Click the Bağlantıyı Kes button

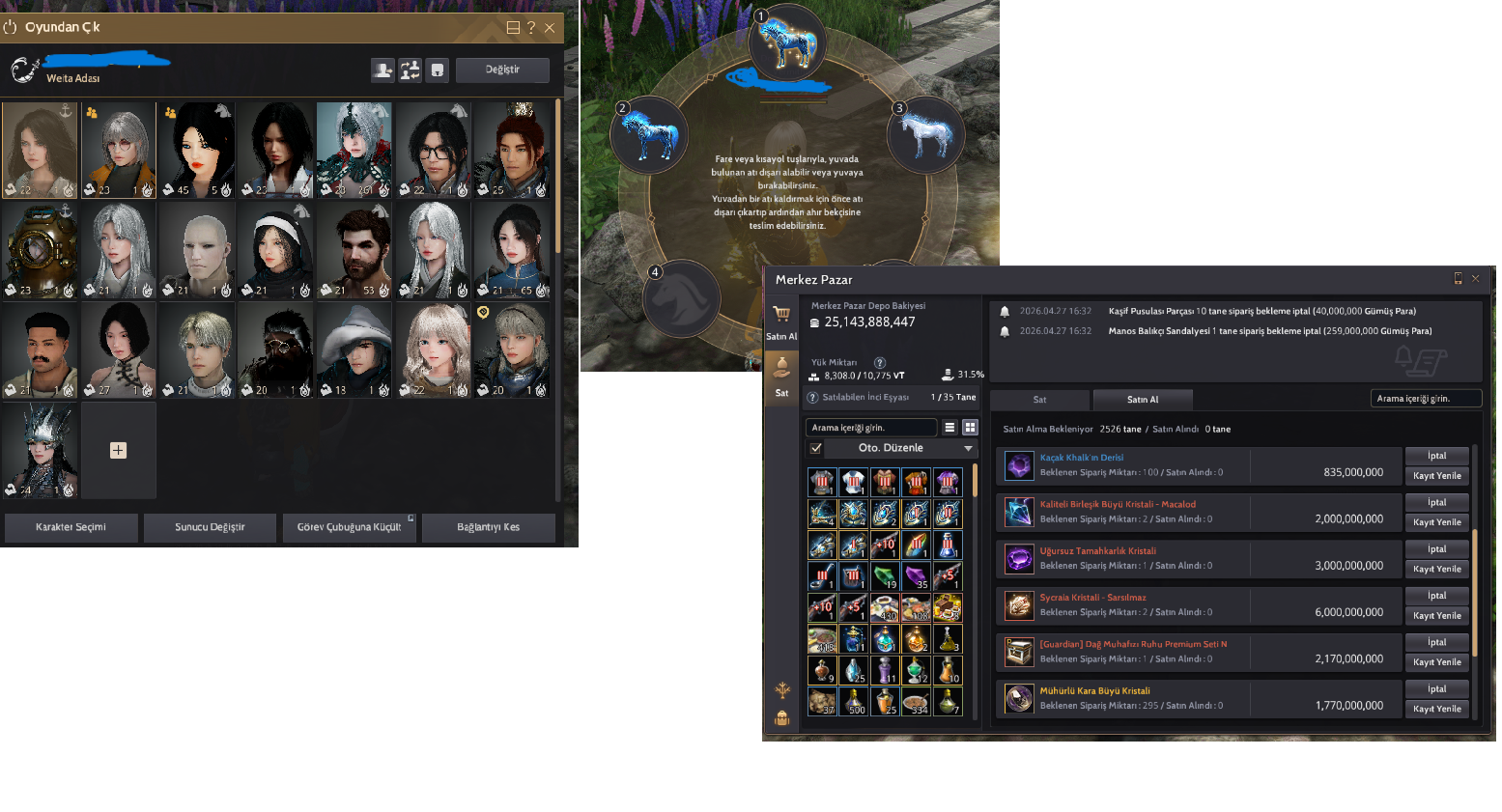488,527
